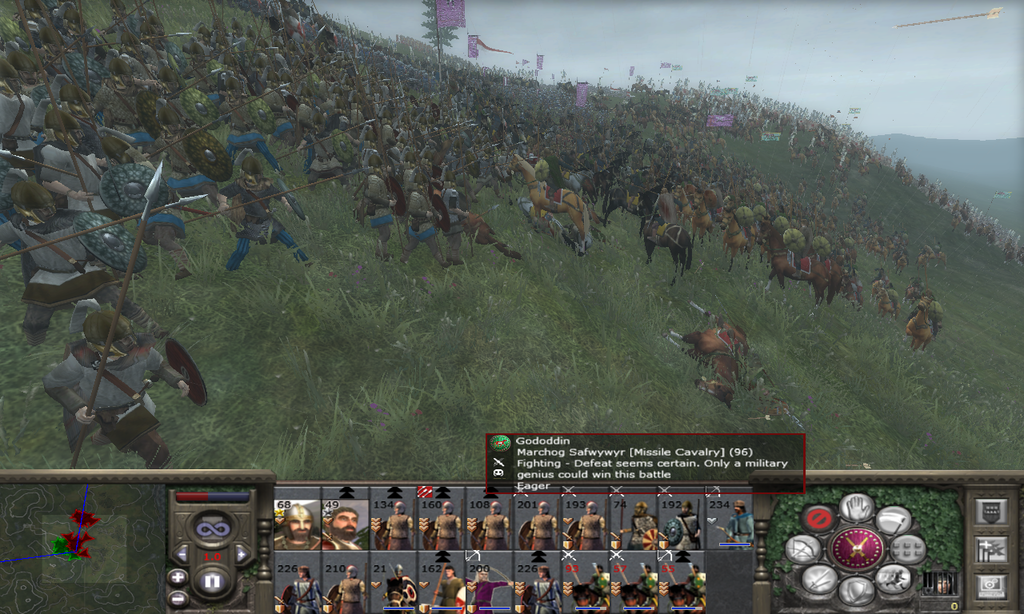Pause the battle

[x=211, y=580]
